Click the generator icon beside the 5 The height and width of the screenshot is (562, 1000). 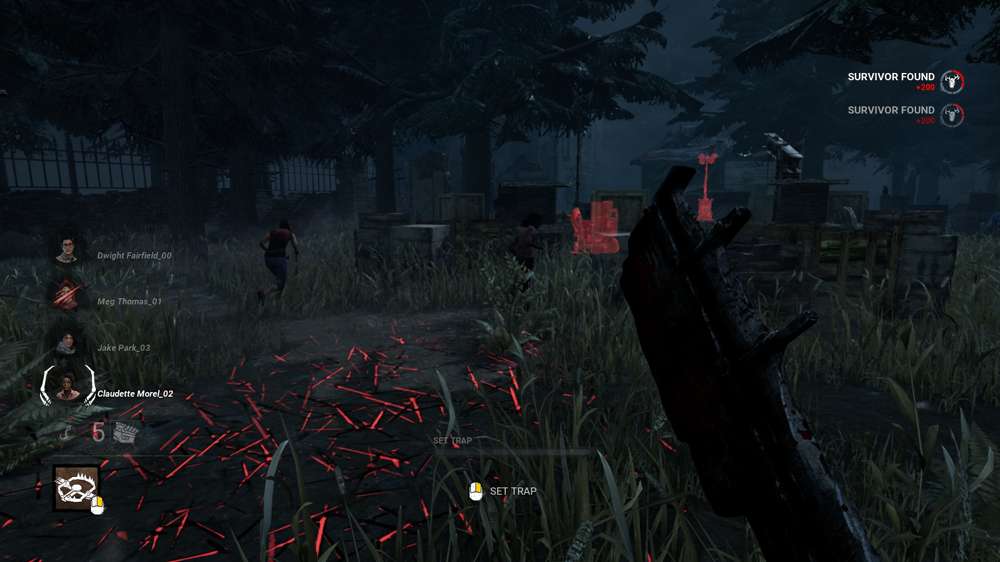point(125,432)
